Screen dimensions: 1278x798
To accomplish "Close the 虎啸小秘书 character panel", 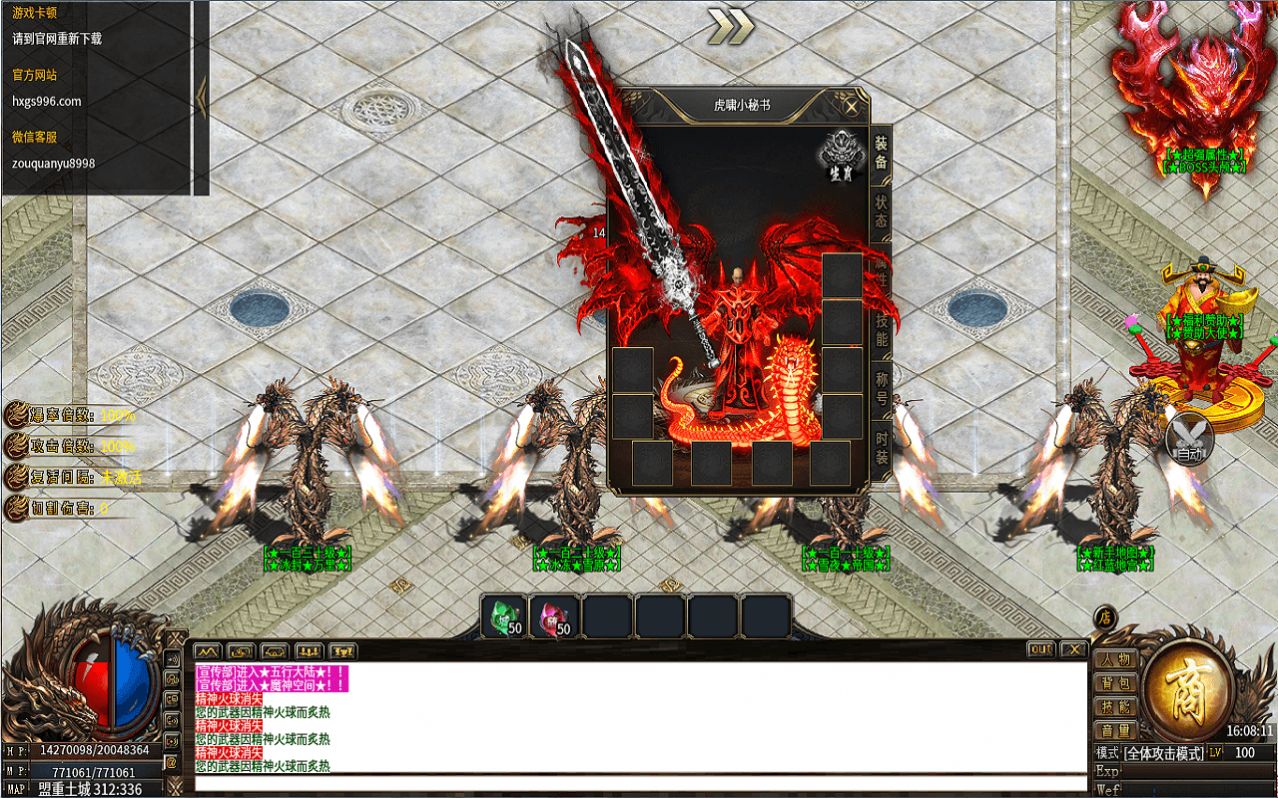I will click(x=851, y=106).
